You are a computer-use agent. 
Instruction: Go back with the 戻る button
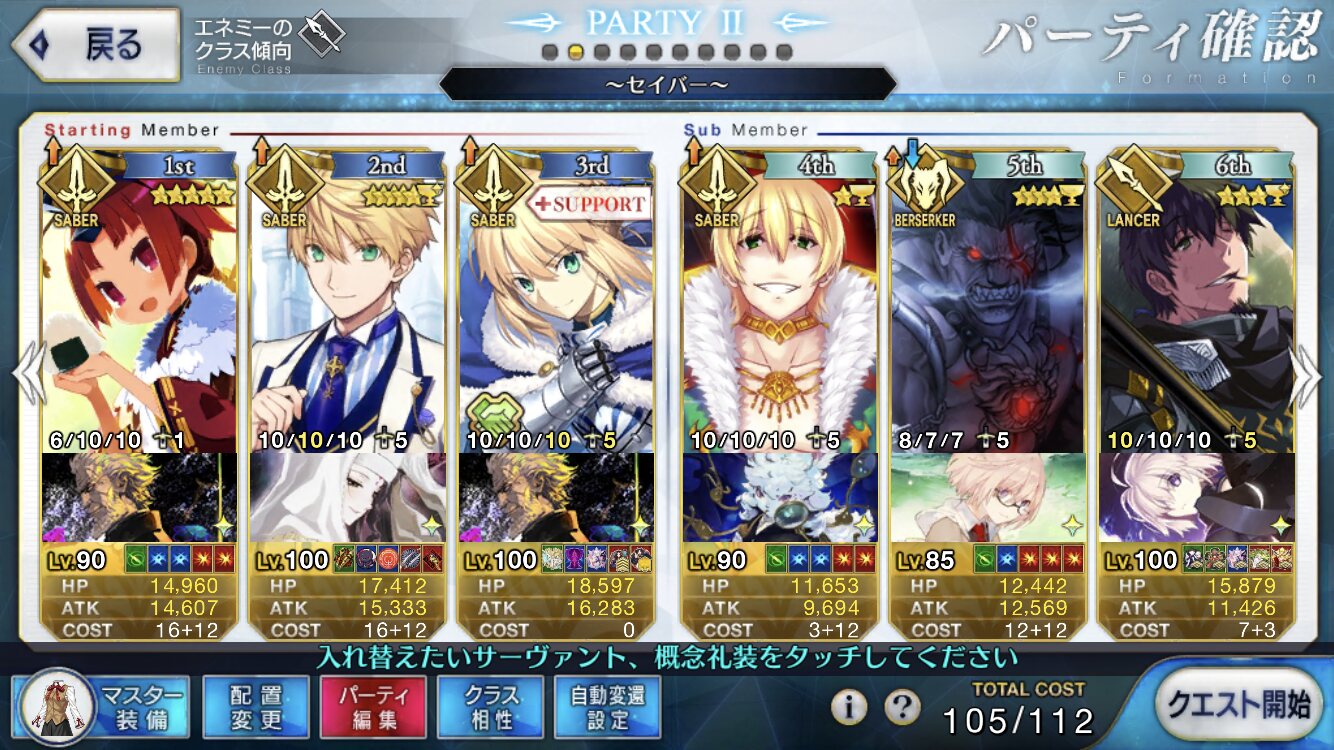[x=94, y=44]
